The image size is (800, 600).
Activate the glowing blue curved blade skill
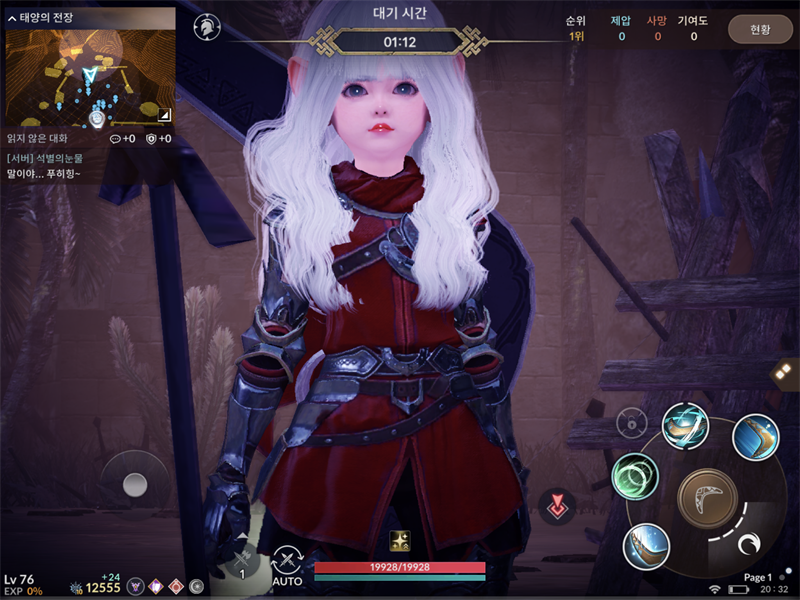pos(646,546)
